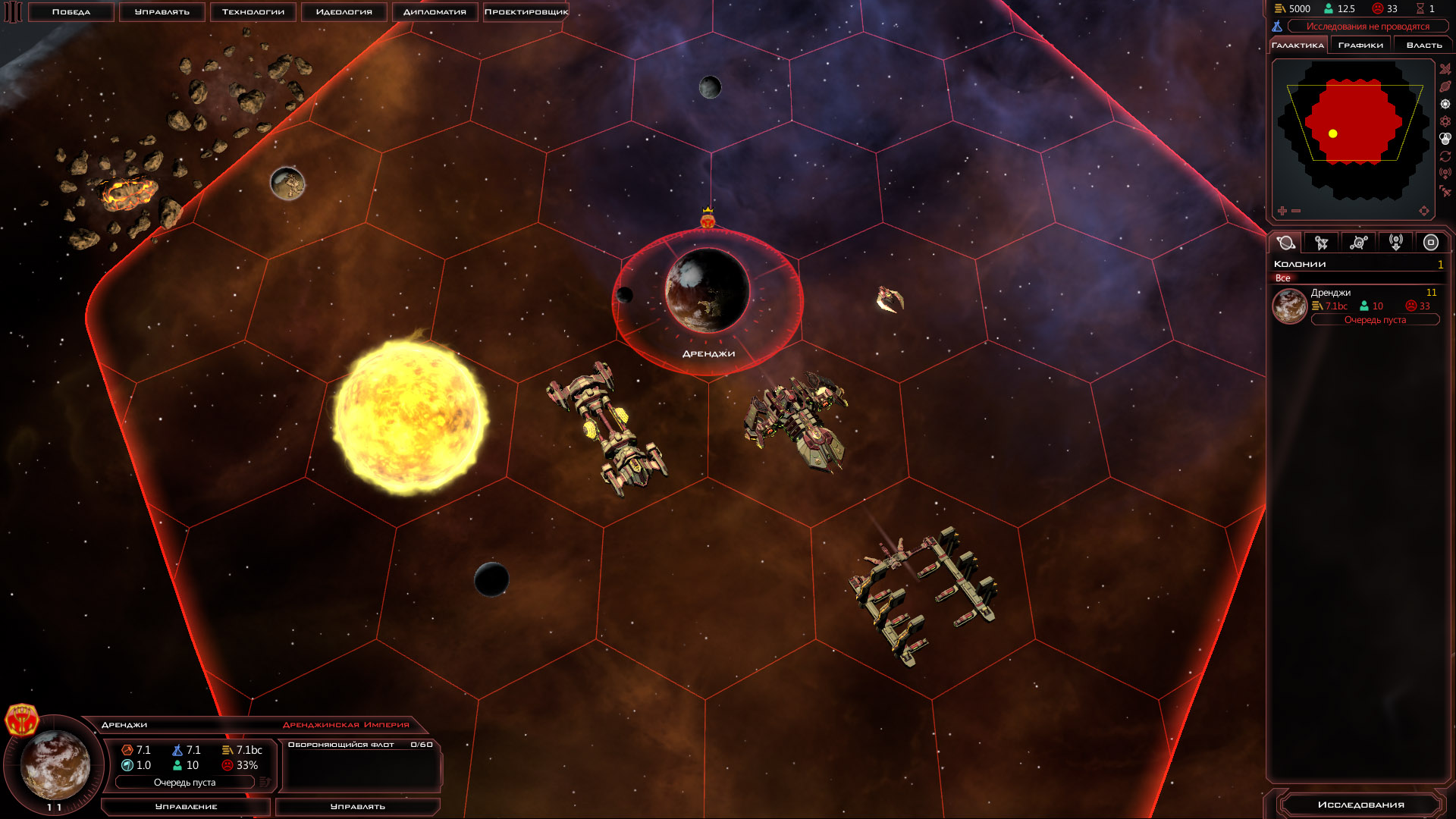Select the Галактика tab
The image size is (1456, 819).
pyautogui.click(x=1298, y=45)
